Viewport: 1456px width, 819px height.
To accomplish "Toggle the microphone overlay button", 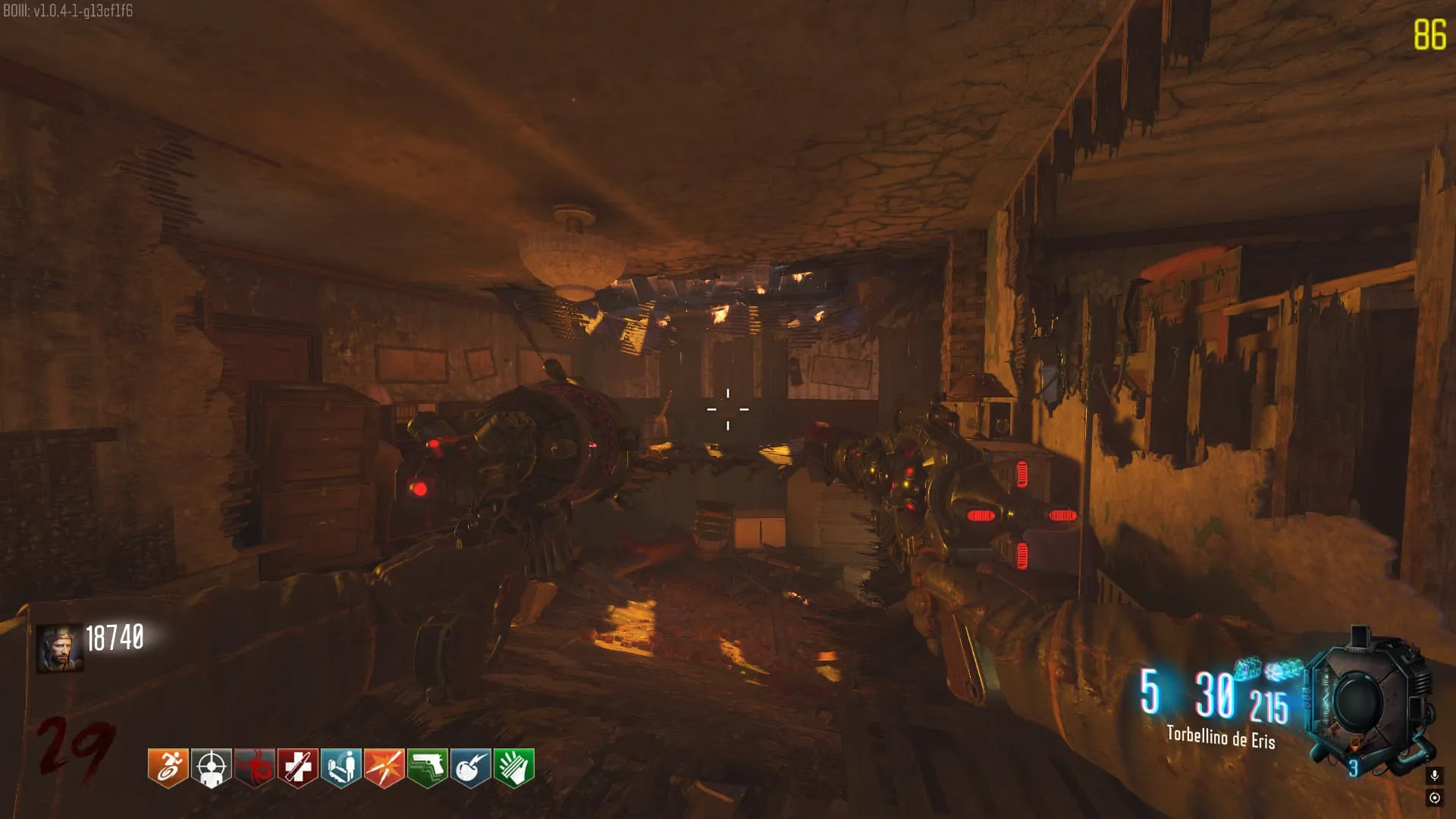I will pos(1434,775).
